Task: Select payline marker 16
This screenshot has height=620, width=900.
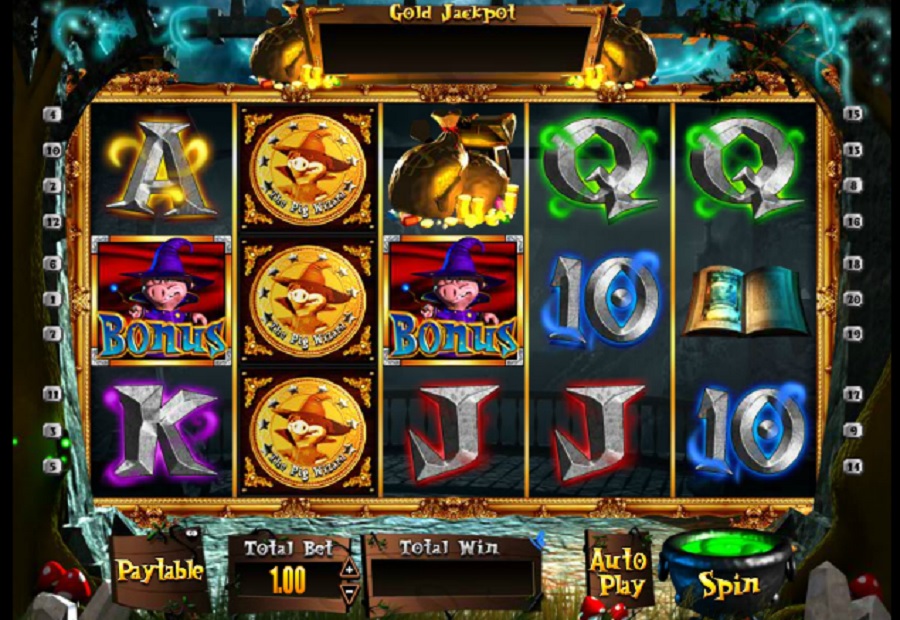Action: (x=853, y=222)
